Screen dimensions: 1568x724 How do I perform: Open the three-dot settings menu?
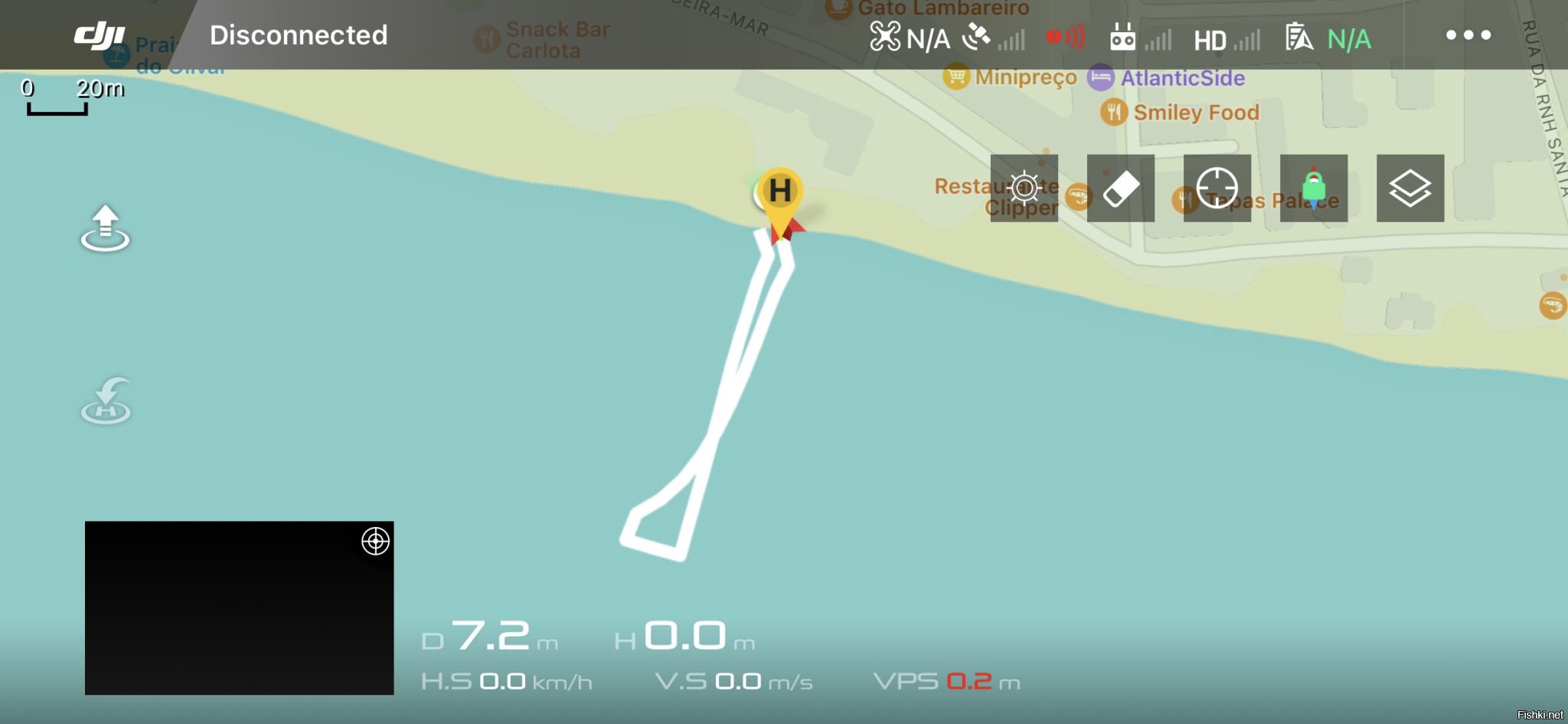coord(1468,35)
